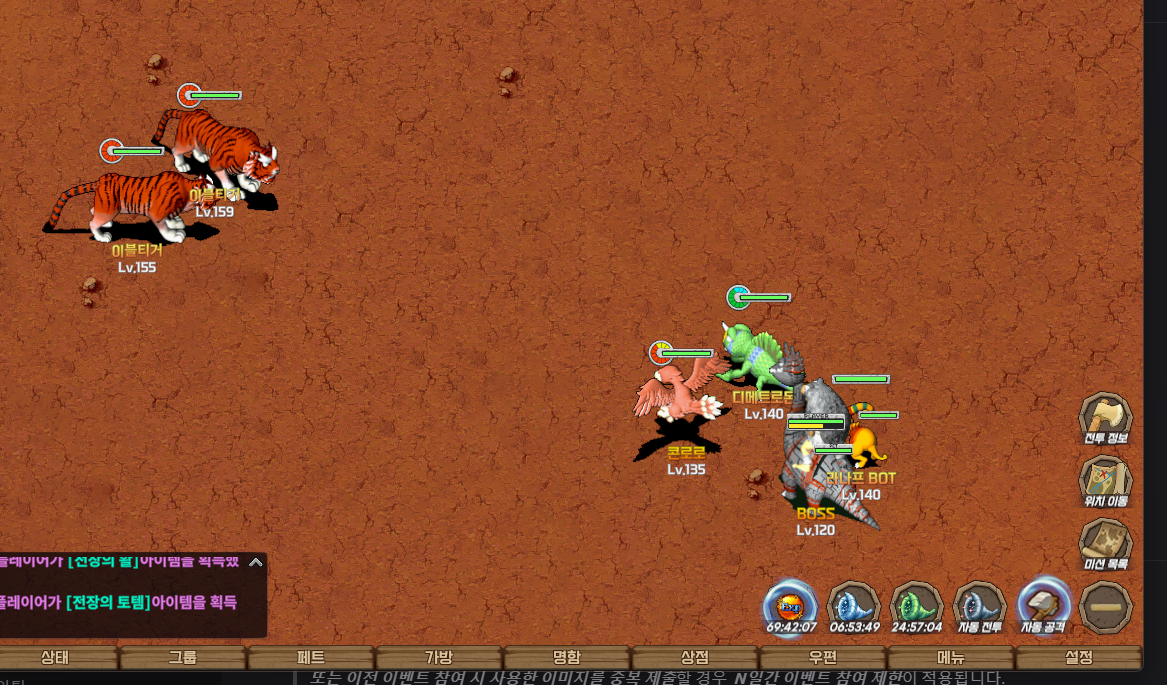Screen dimensions: 1167x685
Task: Open the 그룹 group menu
Action: tap(183, 657)
